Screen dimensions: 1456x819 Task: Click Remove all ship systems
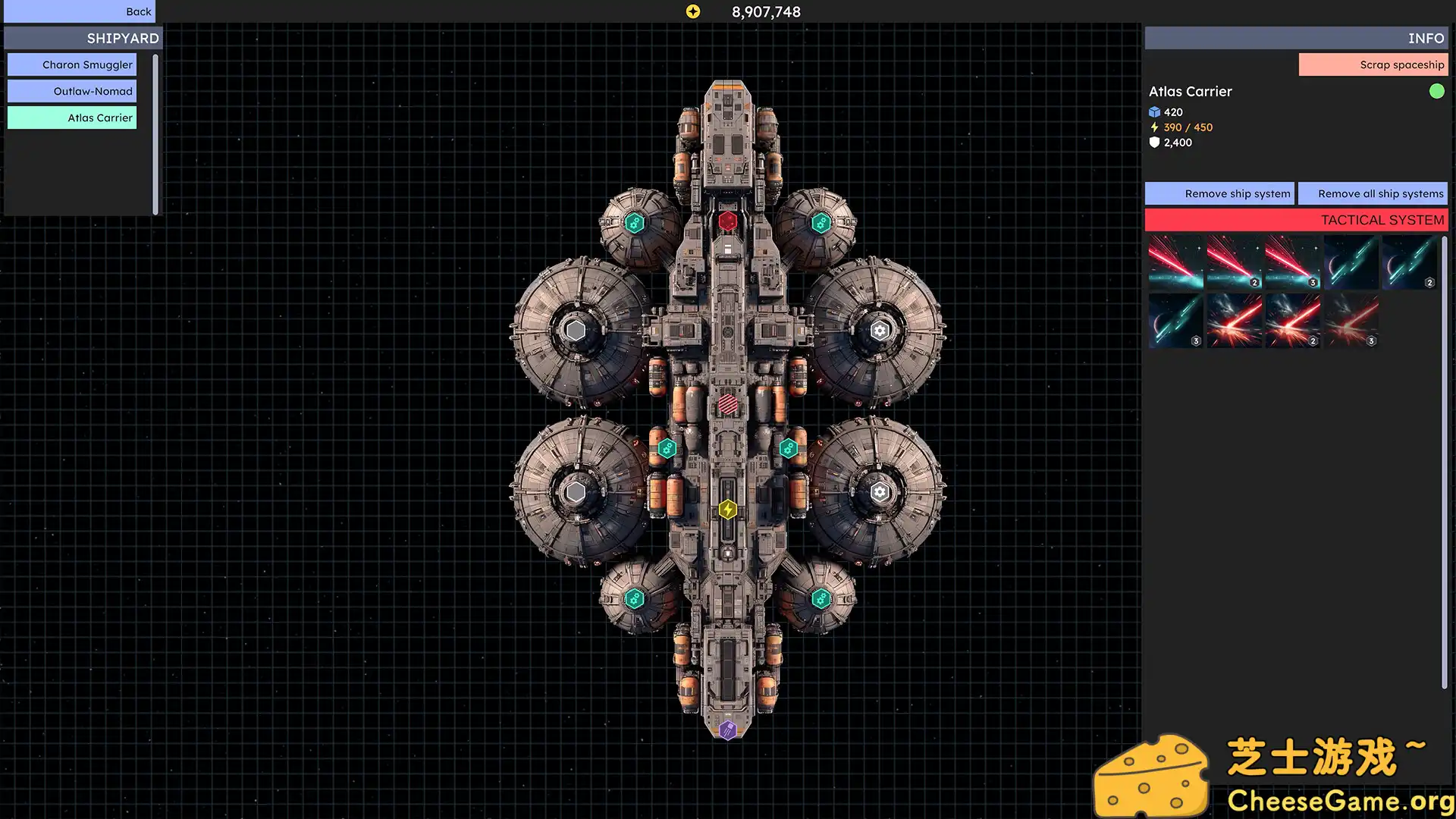(x=1373, y=193)
